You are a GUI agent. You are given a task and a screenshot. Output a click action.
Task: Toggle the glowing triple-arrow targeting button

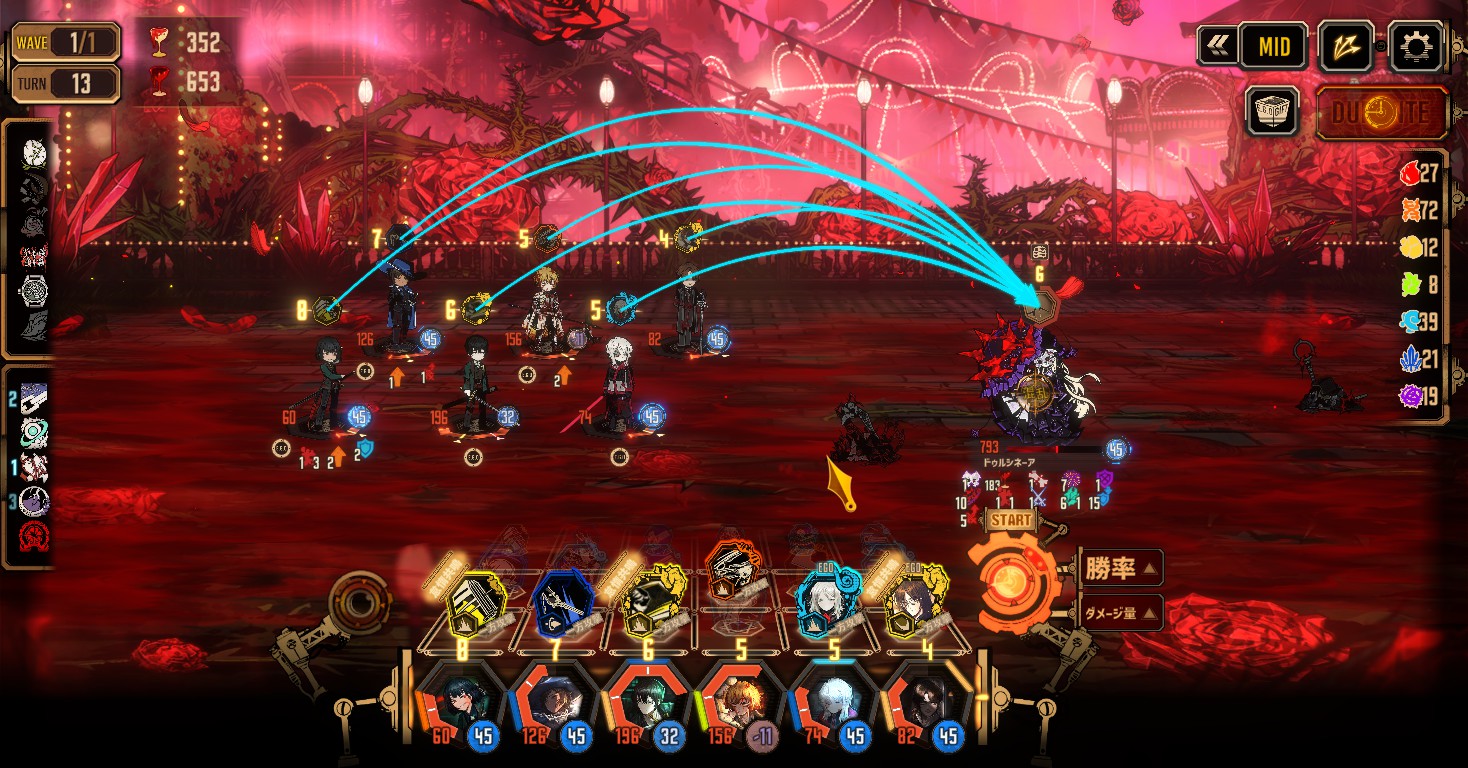tap(1346, 46)
